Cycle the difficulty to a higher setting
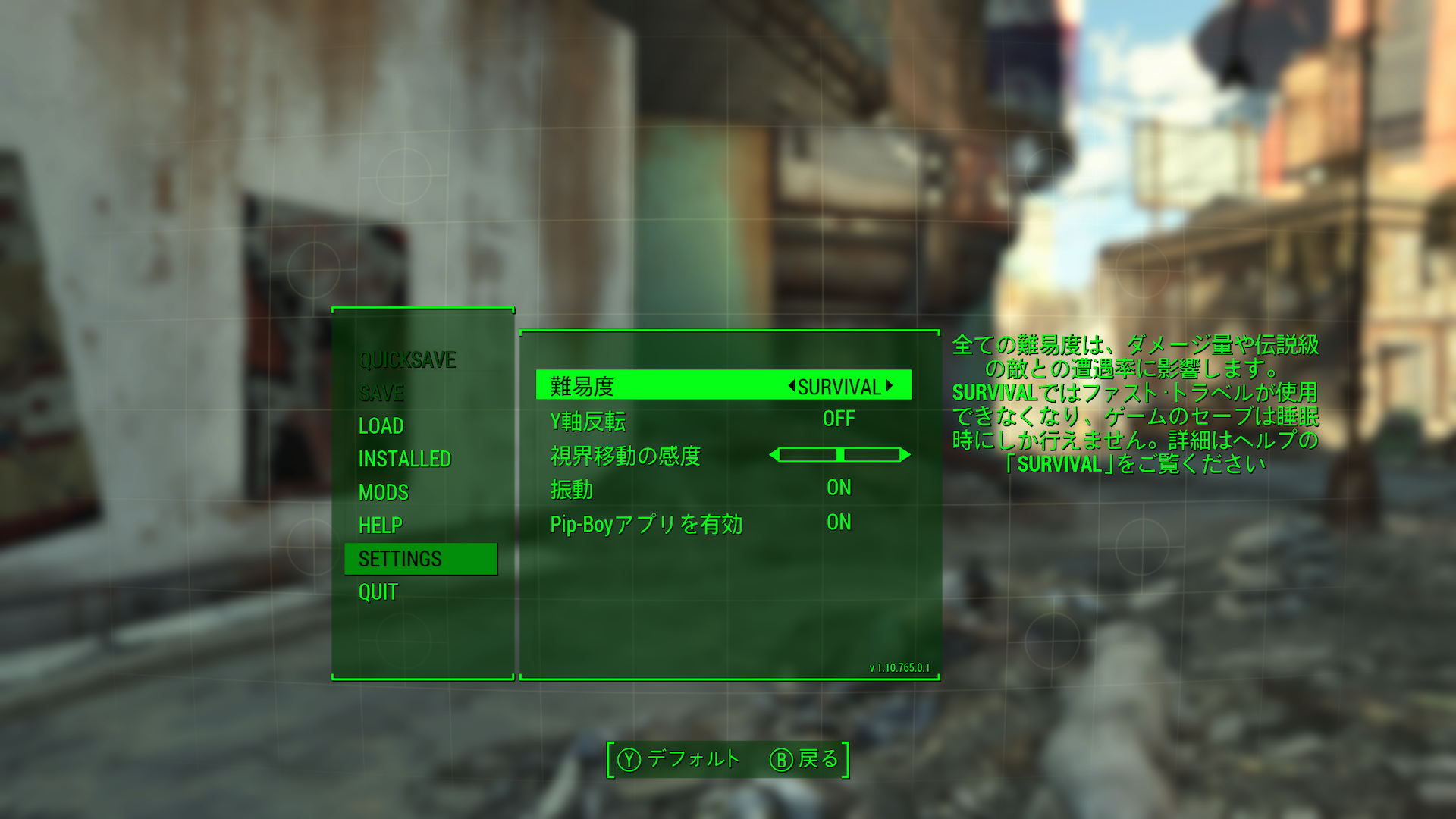The height and width of the screenshot is (819, 1456). coord(889,386)
